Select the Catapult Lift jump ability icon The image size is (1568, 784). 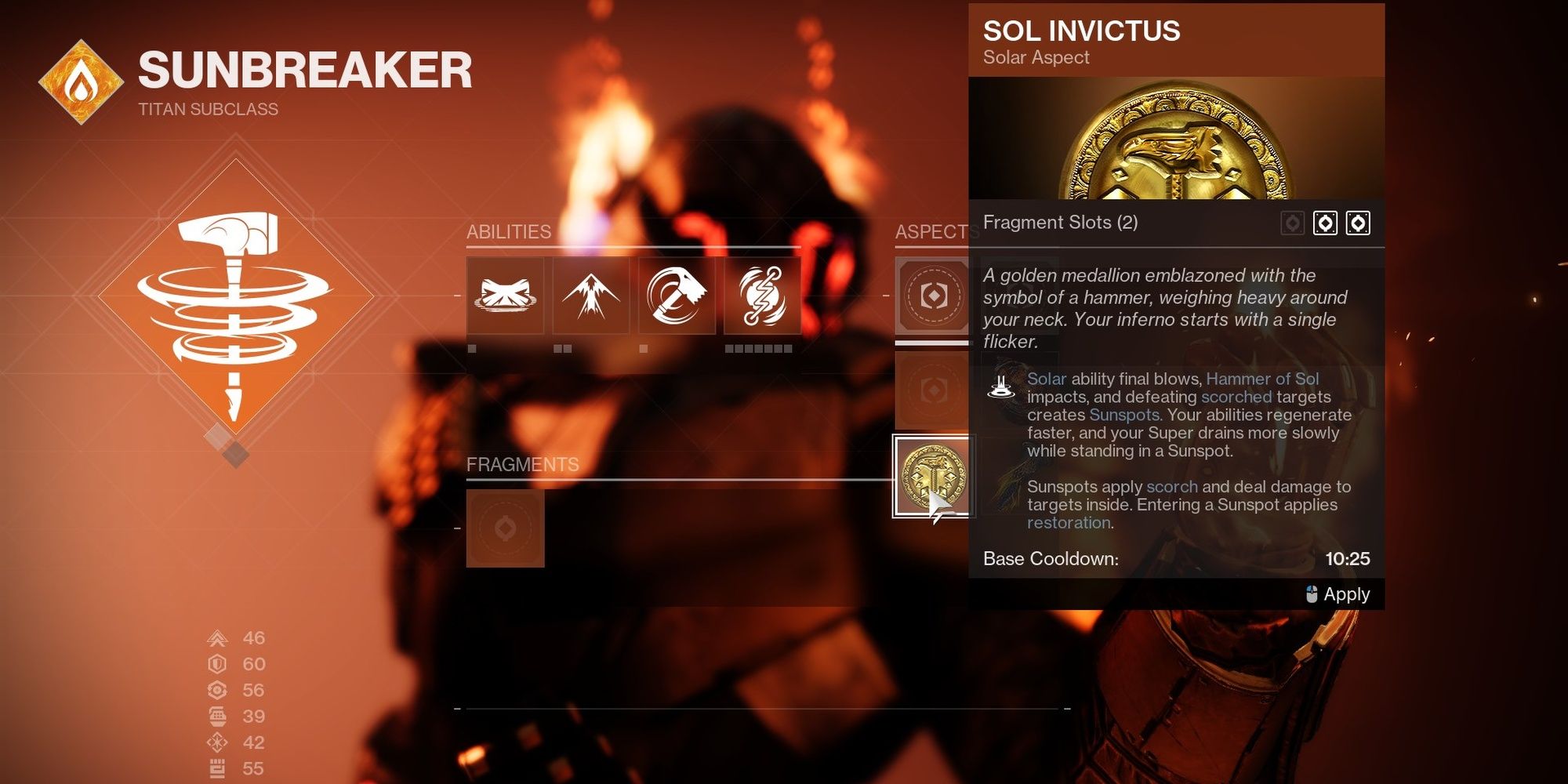(590, 296)
